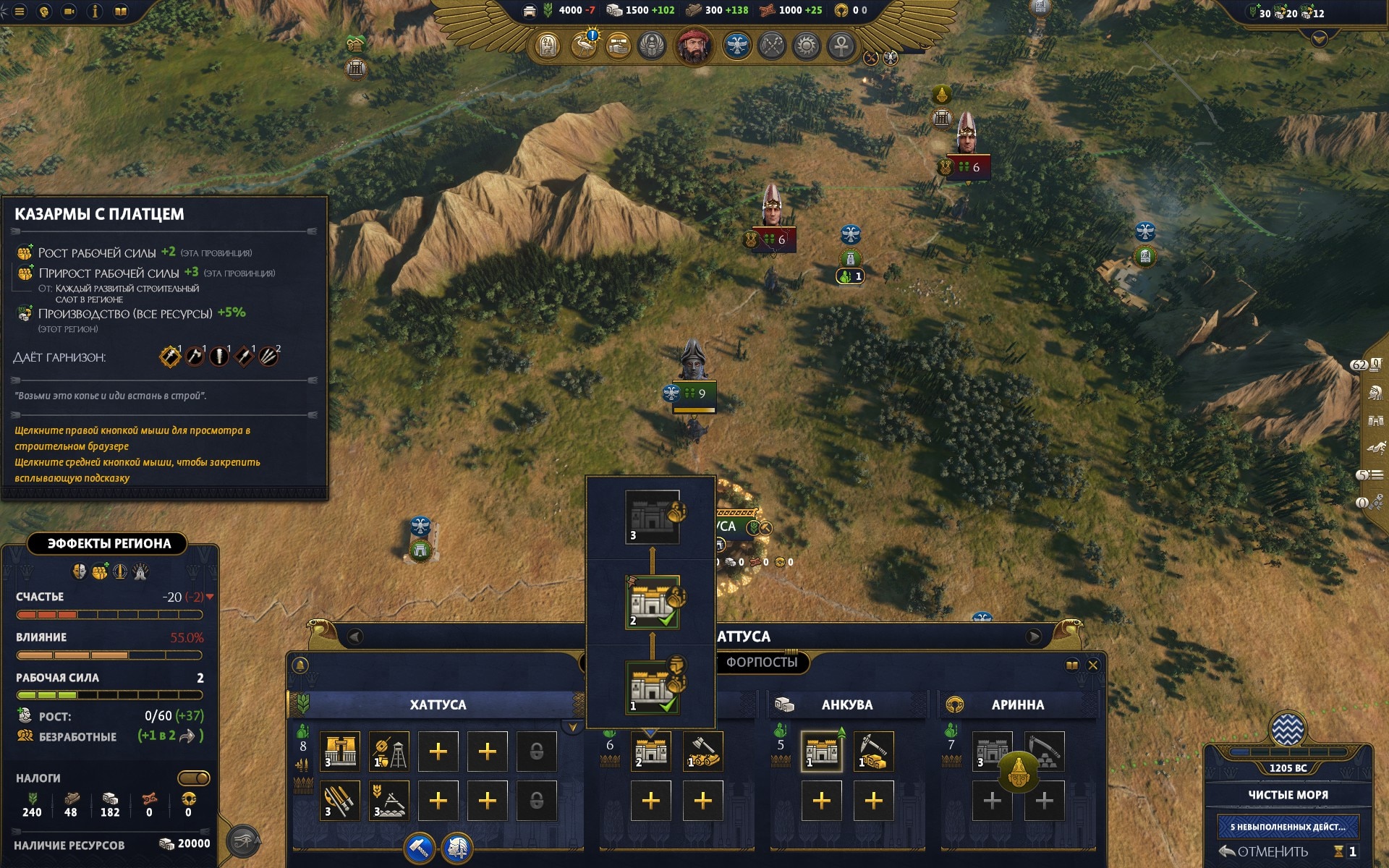This screenshot has width=1389, height=868.
Task: Close the Хаттуса province panel
Action: tap(1093, 665)
